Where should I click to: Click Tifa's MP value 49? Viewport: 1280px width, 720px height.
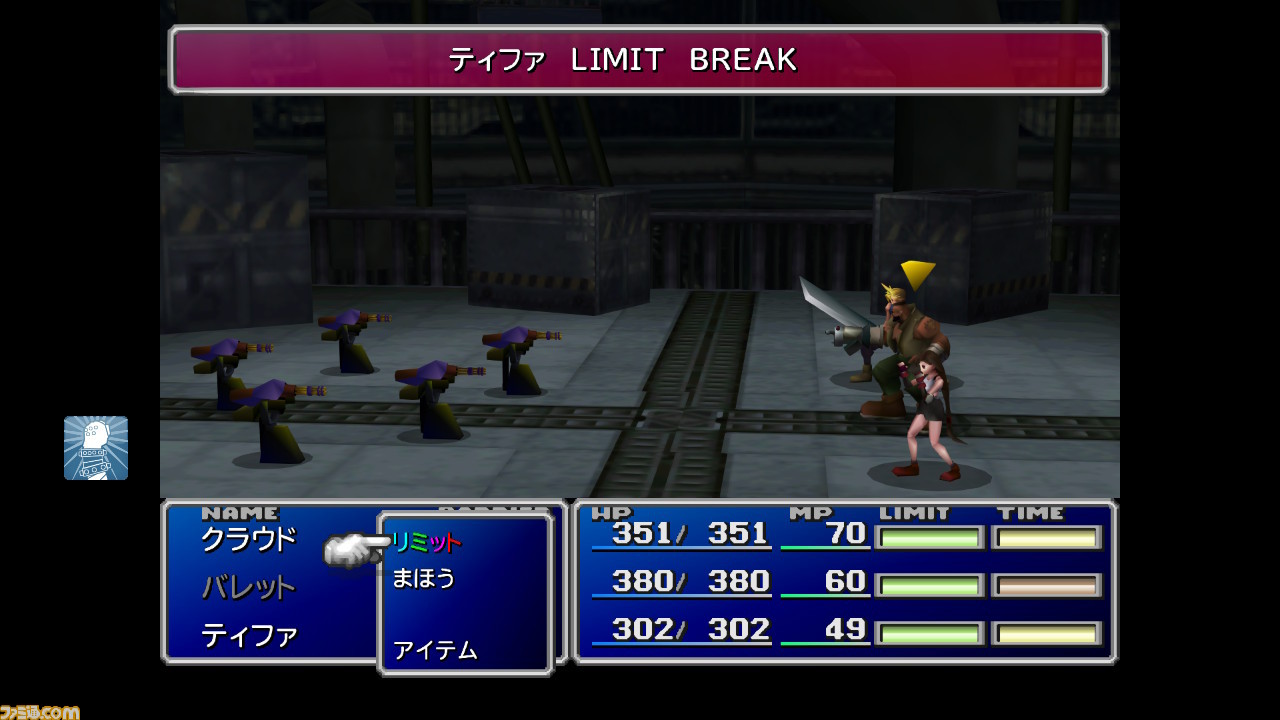pyautogui.click(x=845, y=631)
